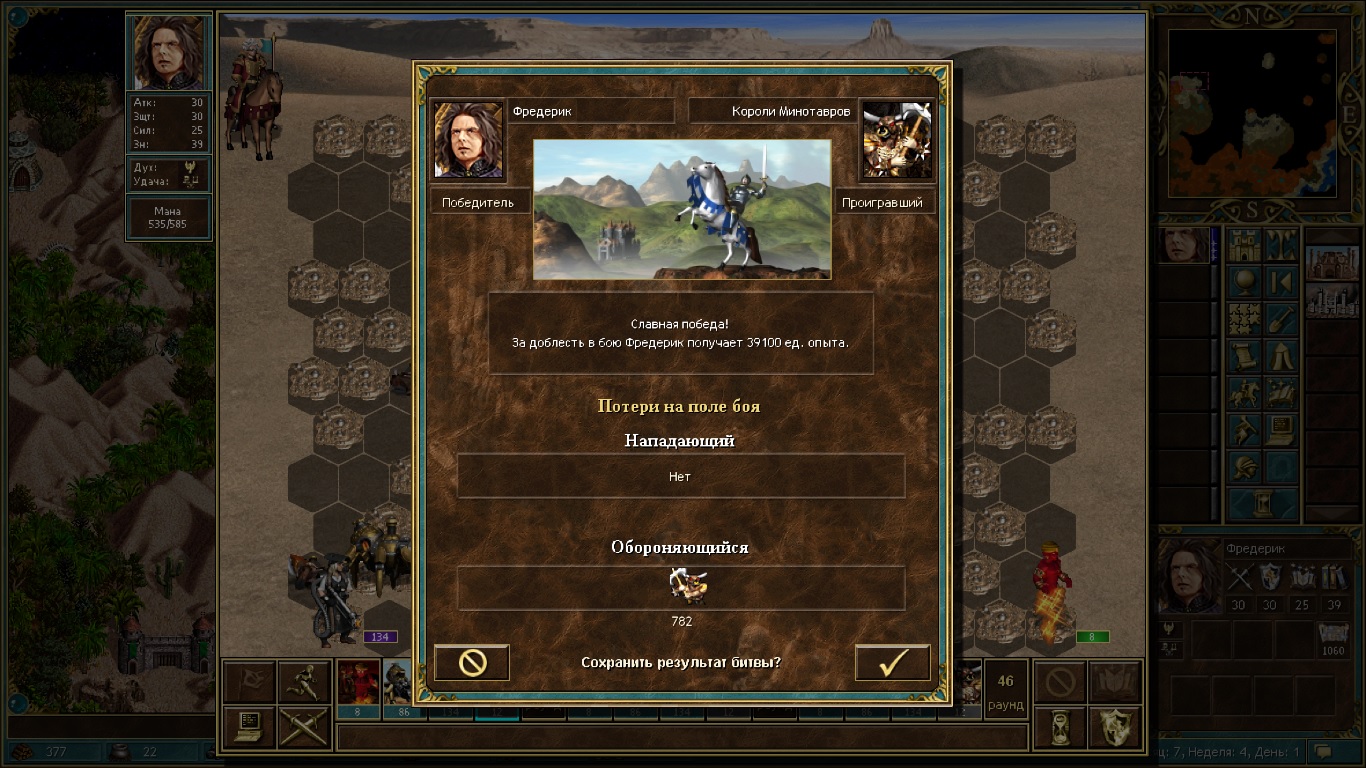Screen dimensions: 1366x768
Task: Open the chat speech-bubble icon
Action: (1324, 751)
